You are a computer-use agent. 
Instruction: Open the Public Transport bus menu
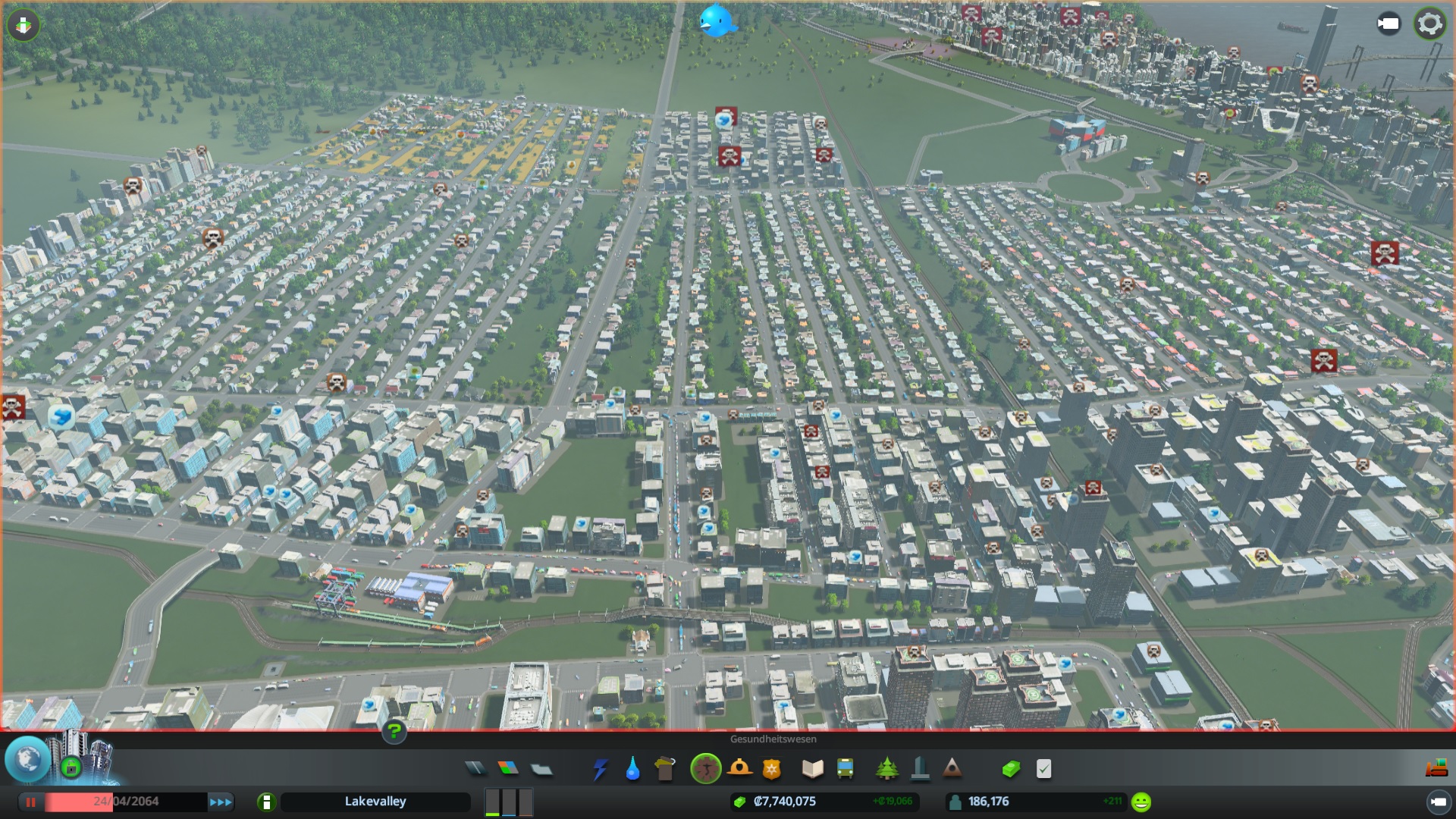[x=845, y=770]
